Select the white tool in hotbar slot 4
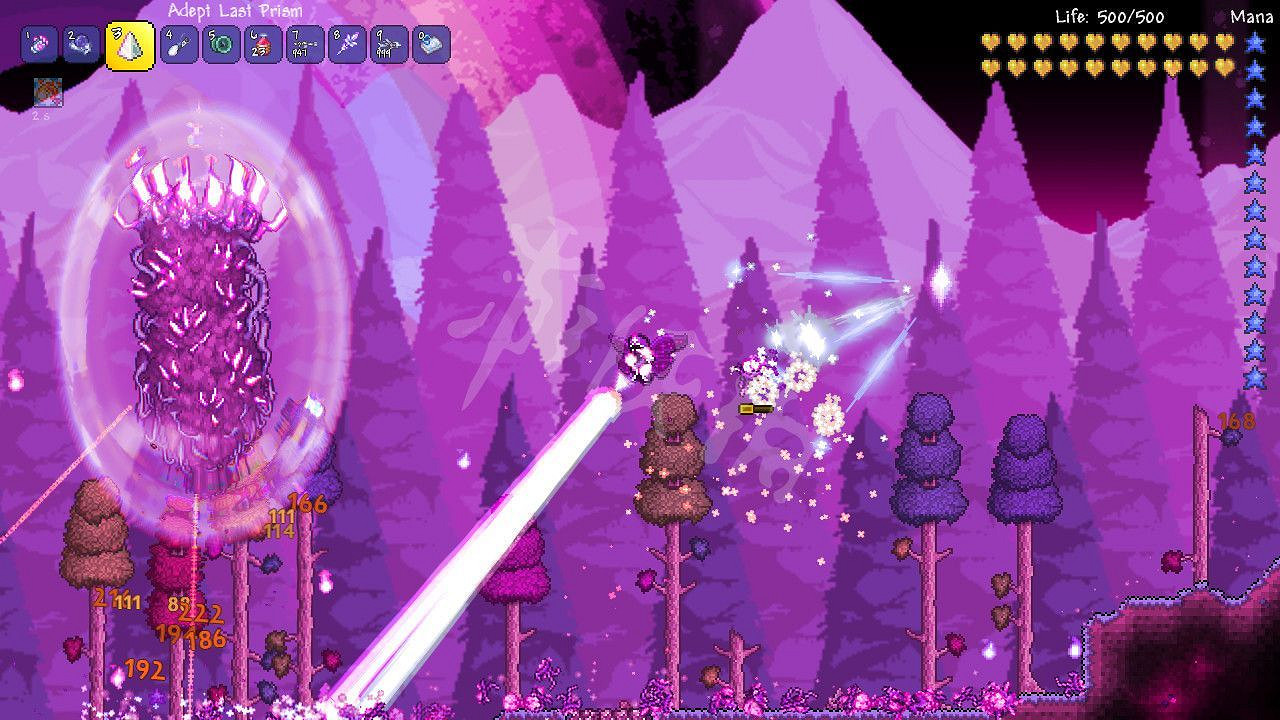Viewport: 1280px width, 720px height. [x=176, y=43]
